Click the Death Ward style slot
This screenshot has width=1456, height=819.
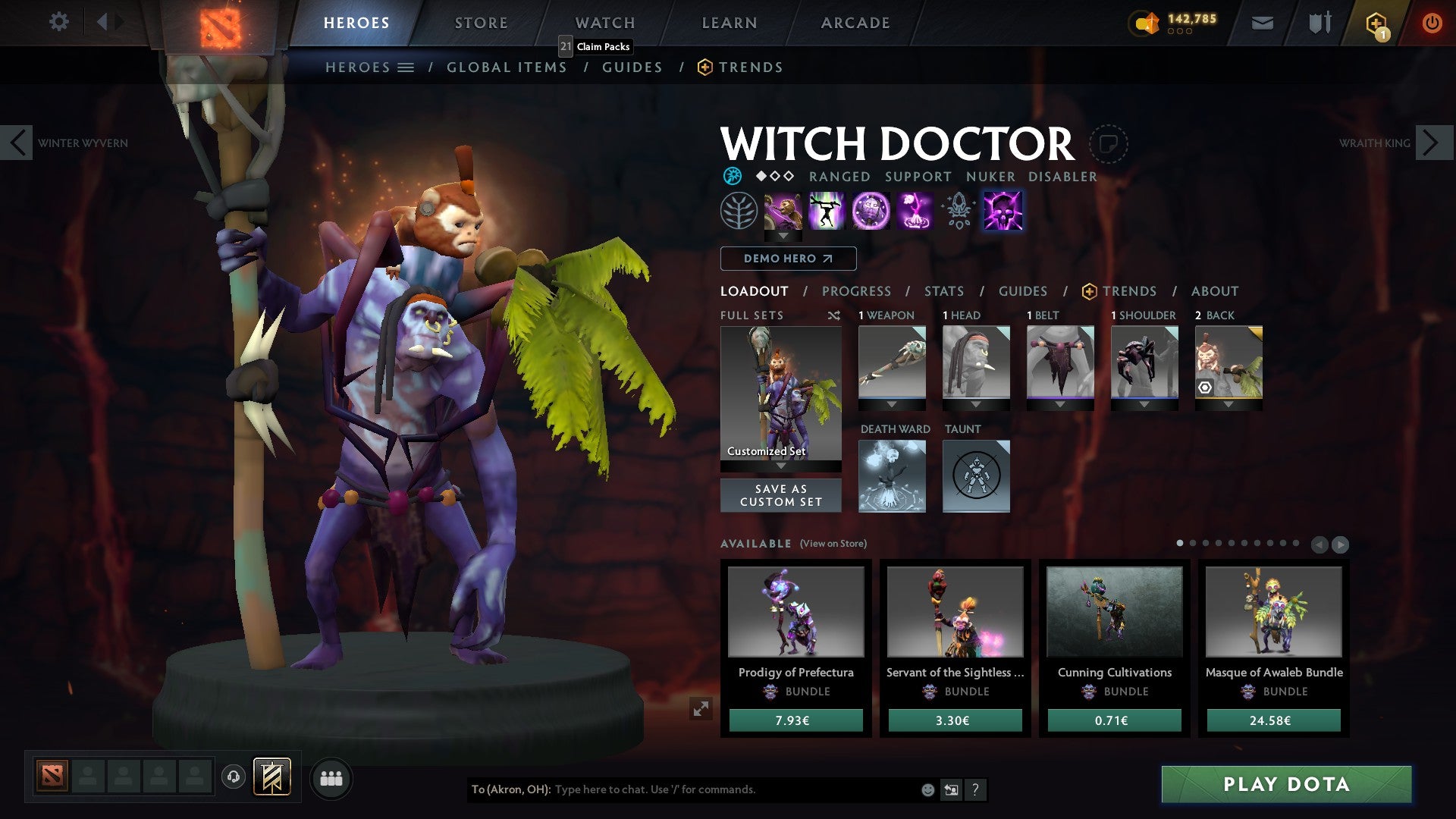(893, 475)
